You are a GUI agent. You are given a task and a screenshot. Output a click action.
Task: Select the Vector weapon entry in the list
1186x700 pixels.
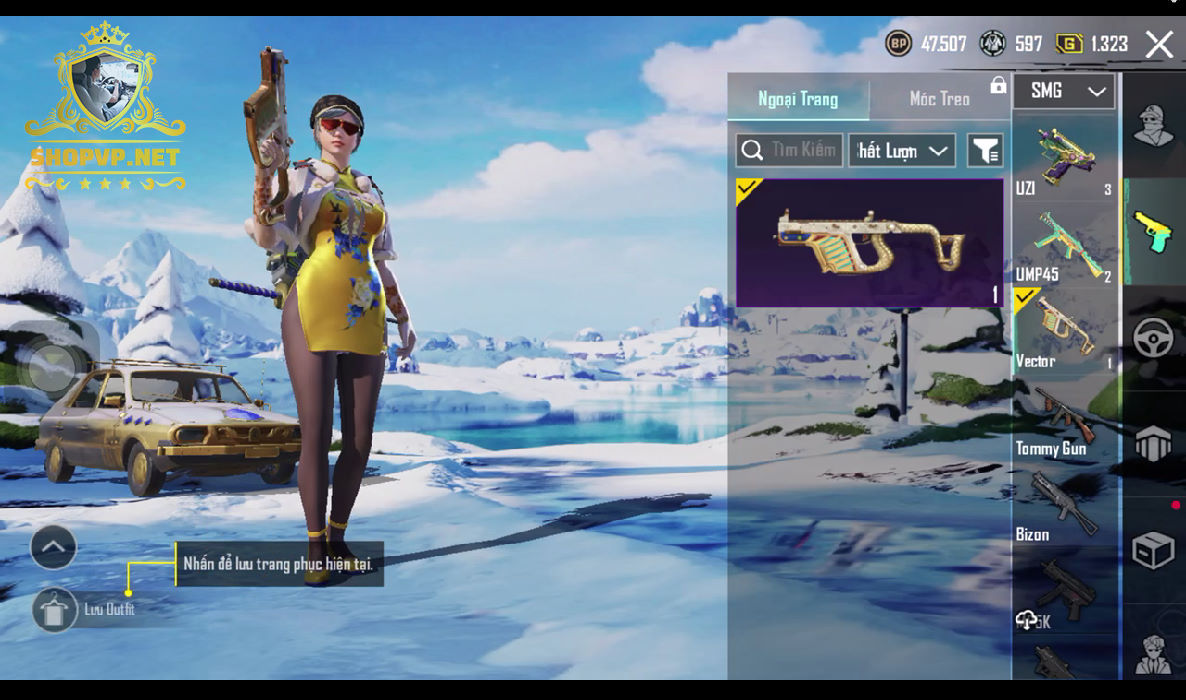tap(1064, 331)
